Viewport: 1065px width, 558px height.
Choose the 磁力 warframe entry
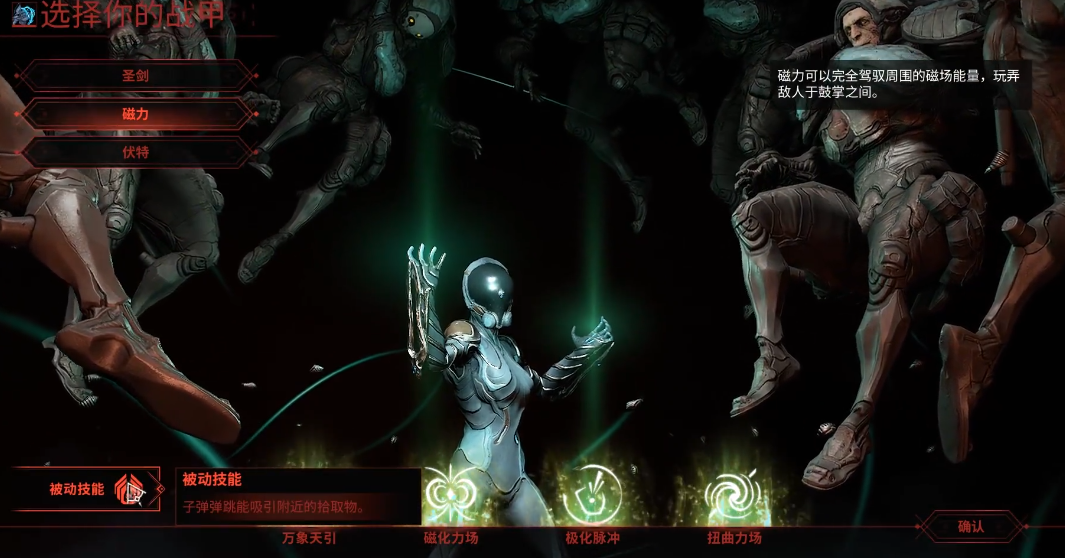[136, 114]
